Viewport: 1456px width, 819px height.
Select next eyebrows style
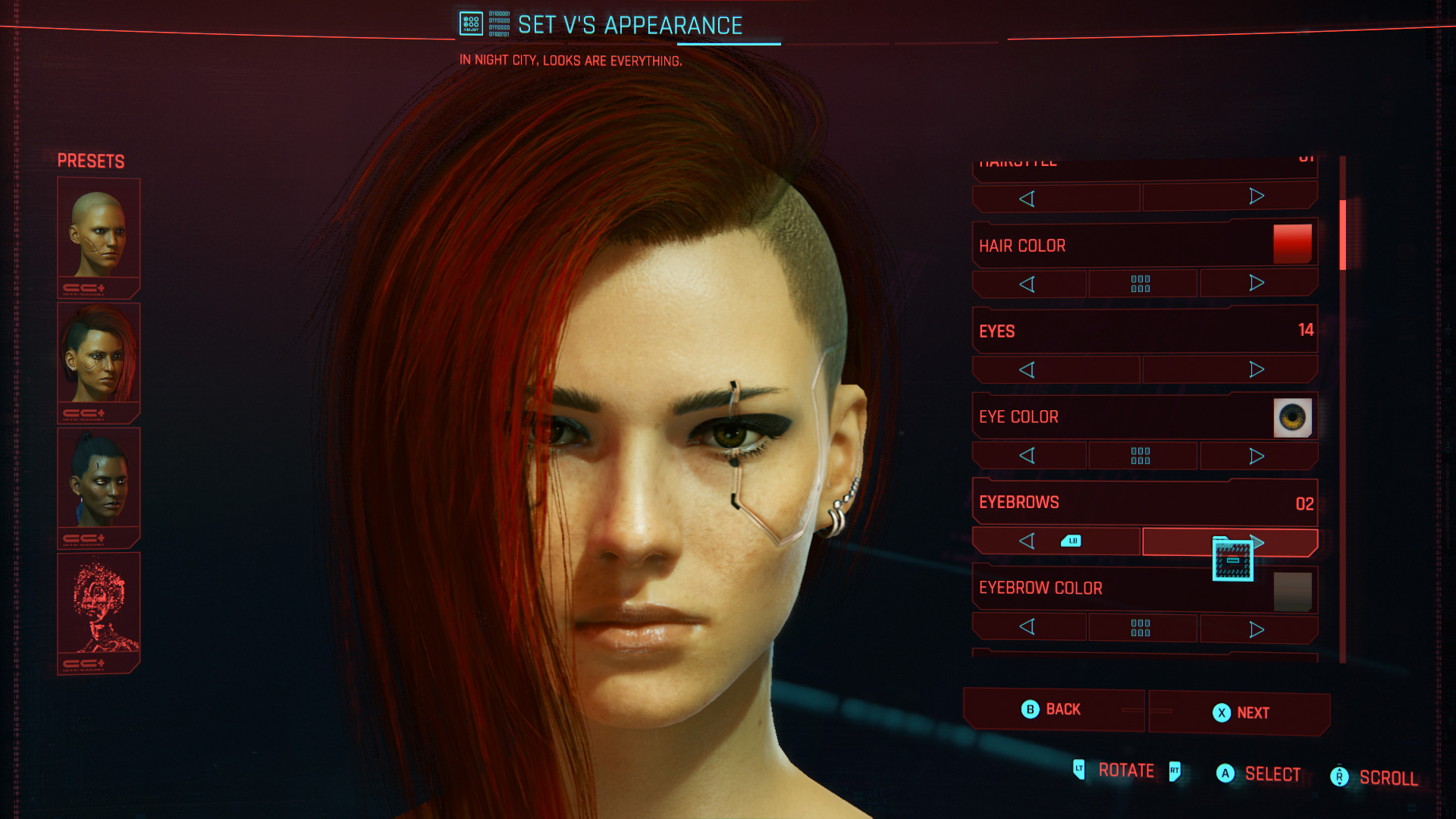(1257, 541)
